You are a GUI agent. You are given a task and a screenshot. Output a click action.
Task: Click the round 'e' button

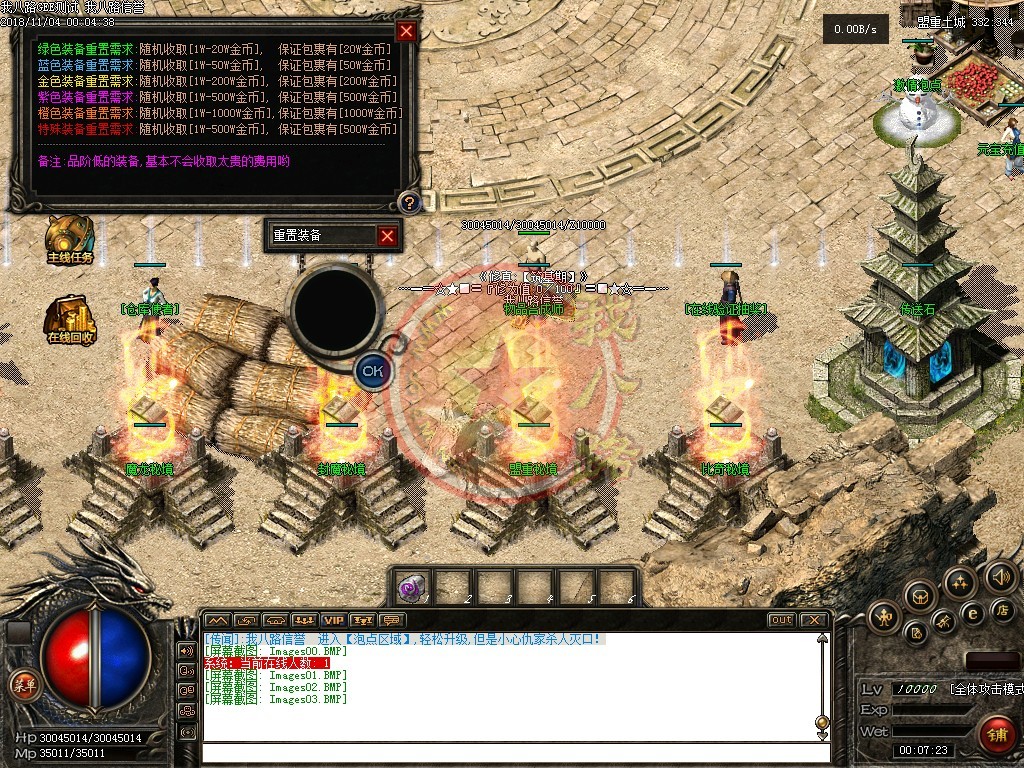971,613
